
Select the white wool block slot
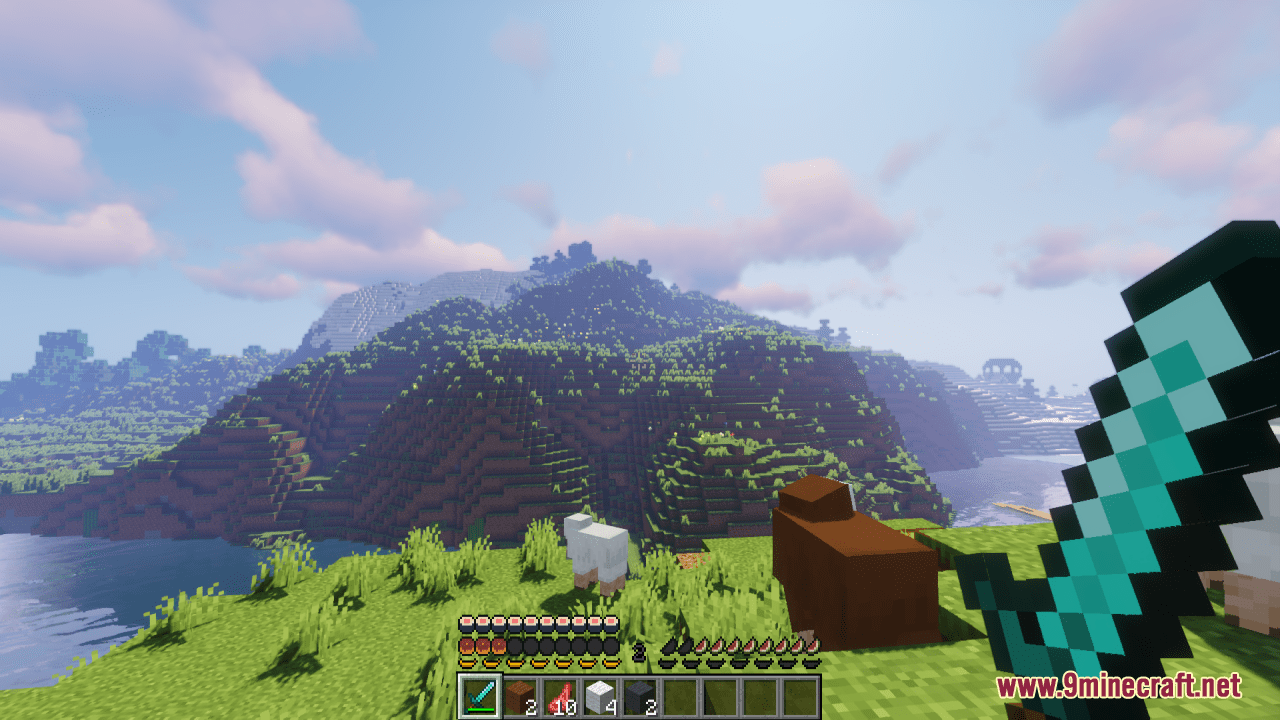600,696
